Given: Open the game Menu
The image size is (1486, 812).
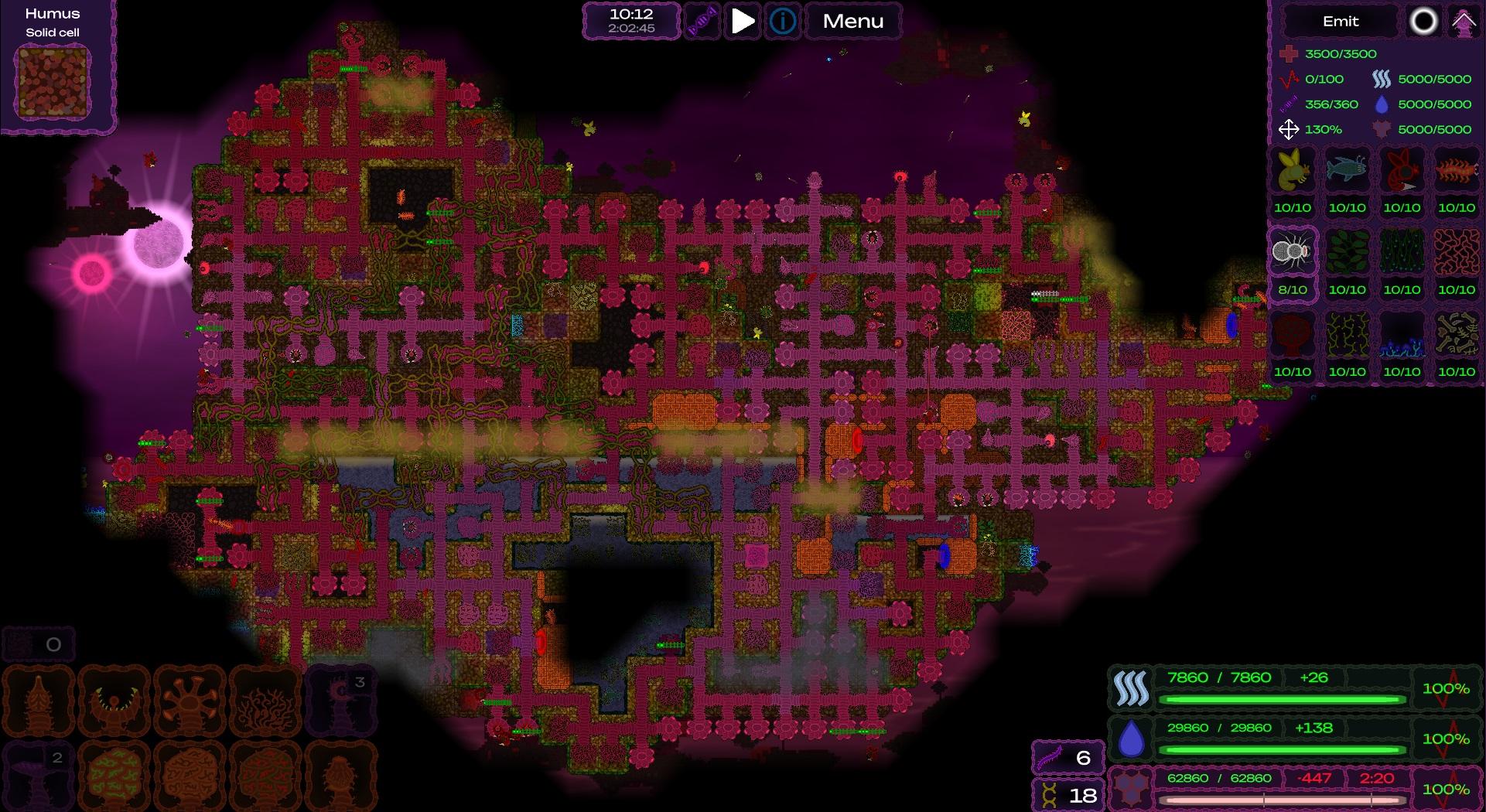Looking at the screenshot, I should [x=852, y=21].
